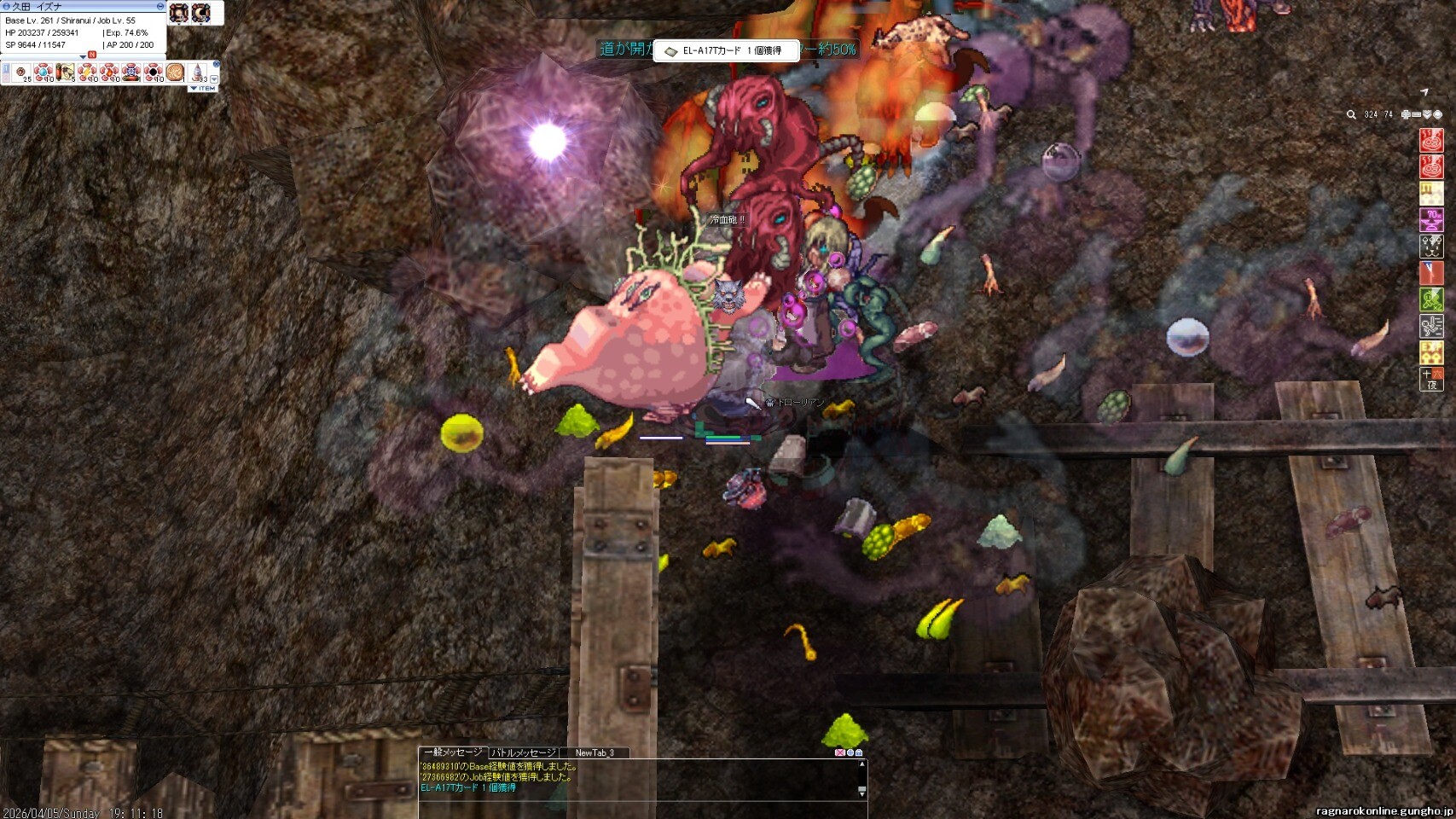Select the round orange cookie hotbar slot
The width and height of the screenshot is (1456, 819).
tap(176, 73)
